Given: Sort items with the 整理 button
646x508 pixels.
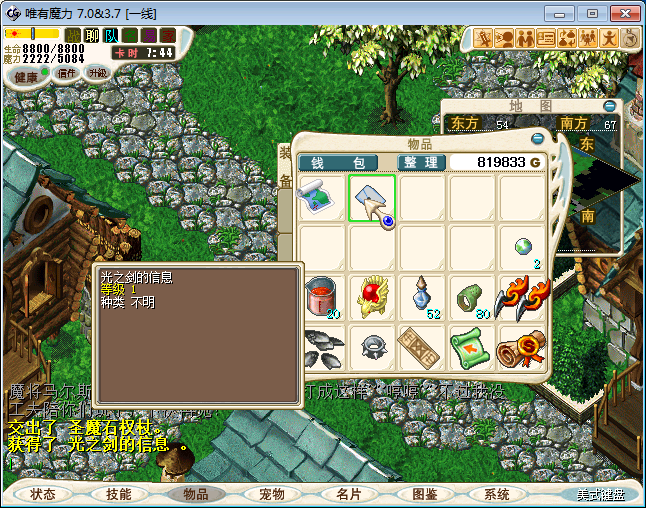Looking at the screenshot, I should 421,162.
